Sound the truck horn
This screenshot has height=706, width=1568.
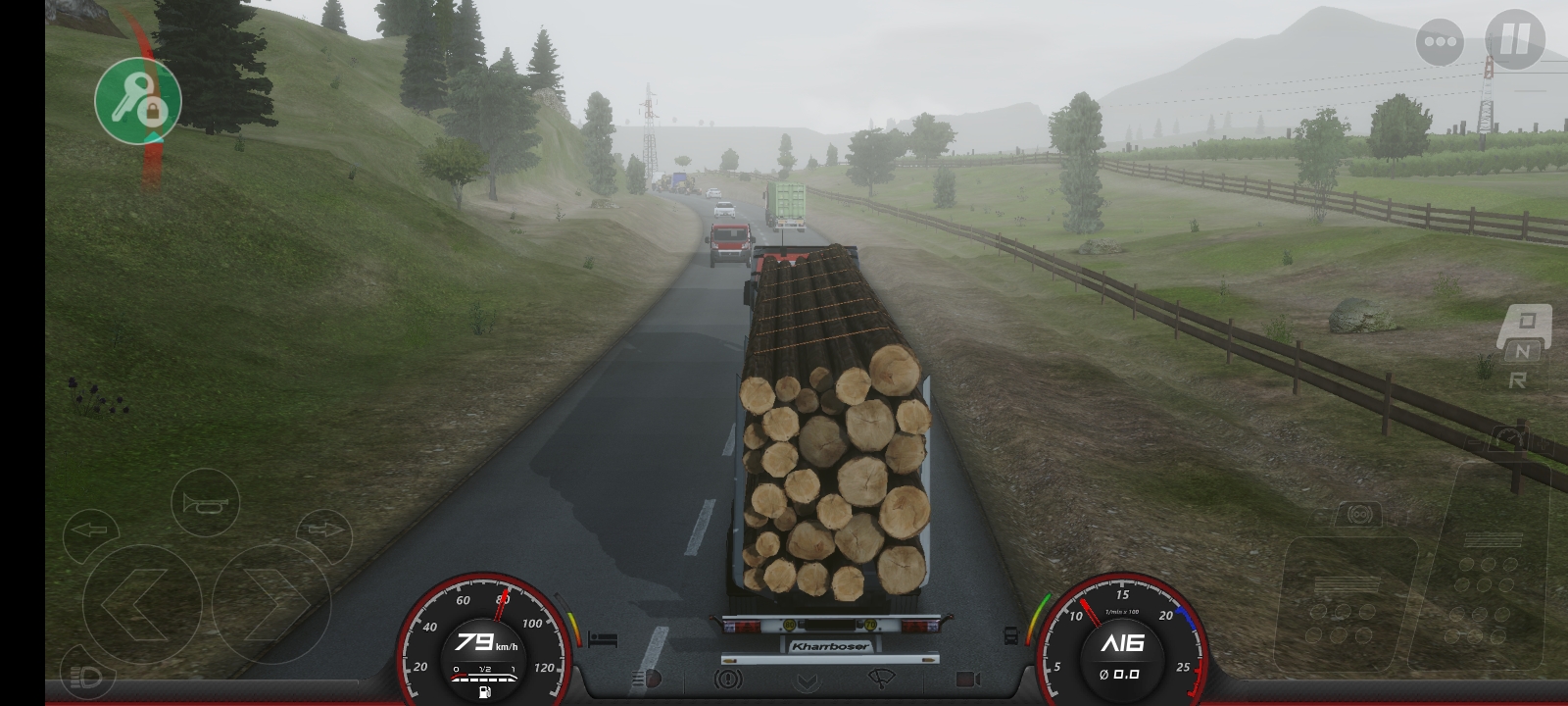205,504
